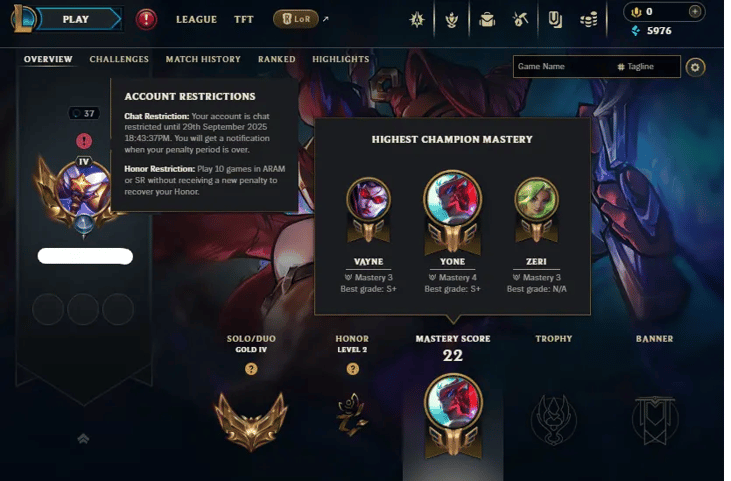The image size is (731, 481).
Task: Launch the LoR external link
Action: [x=296, y=19]
